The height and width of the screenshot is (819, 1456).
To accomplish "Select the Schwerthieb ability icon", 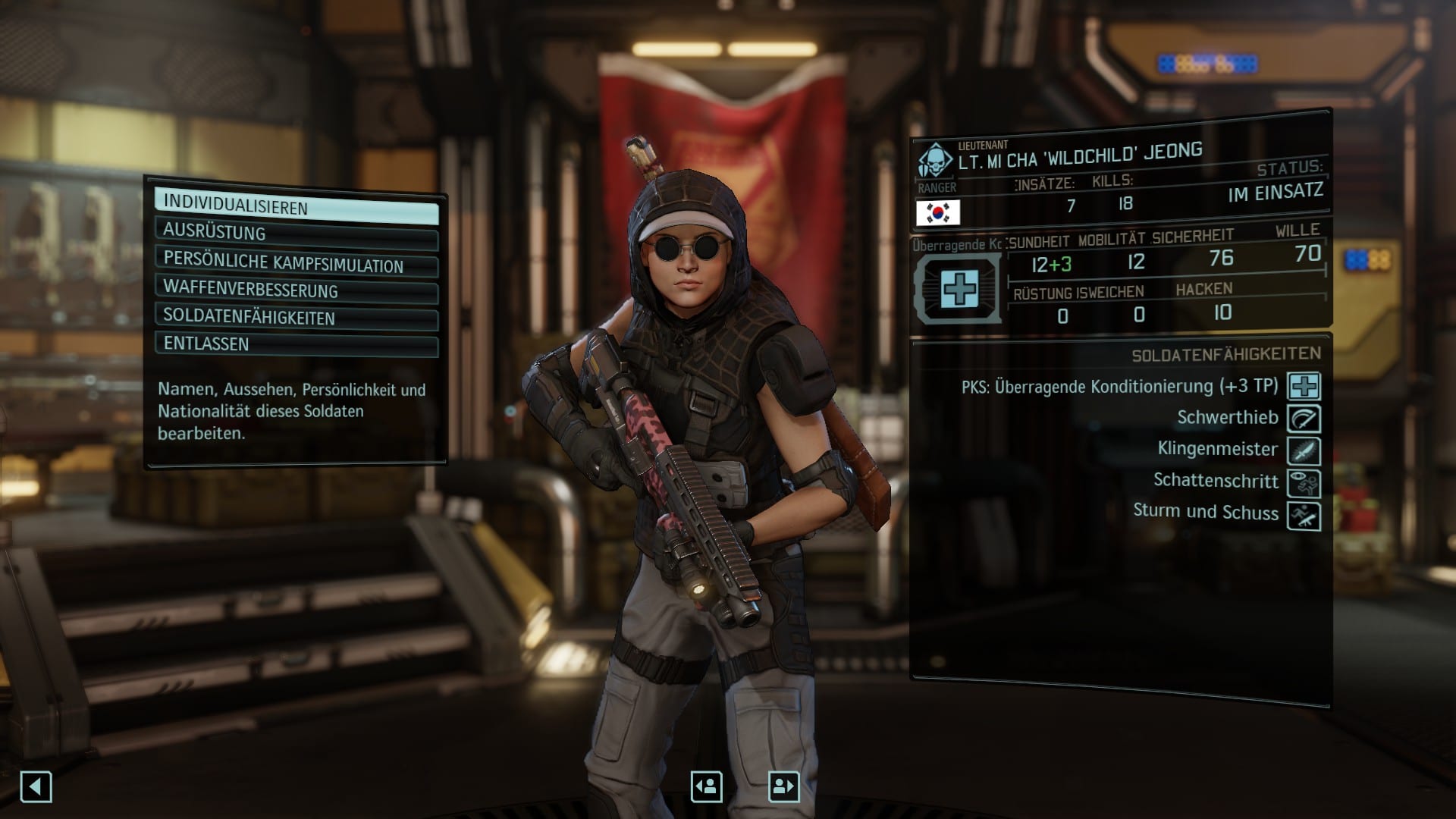I will coord(1304,419).
